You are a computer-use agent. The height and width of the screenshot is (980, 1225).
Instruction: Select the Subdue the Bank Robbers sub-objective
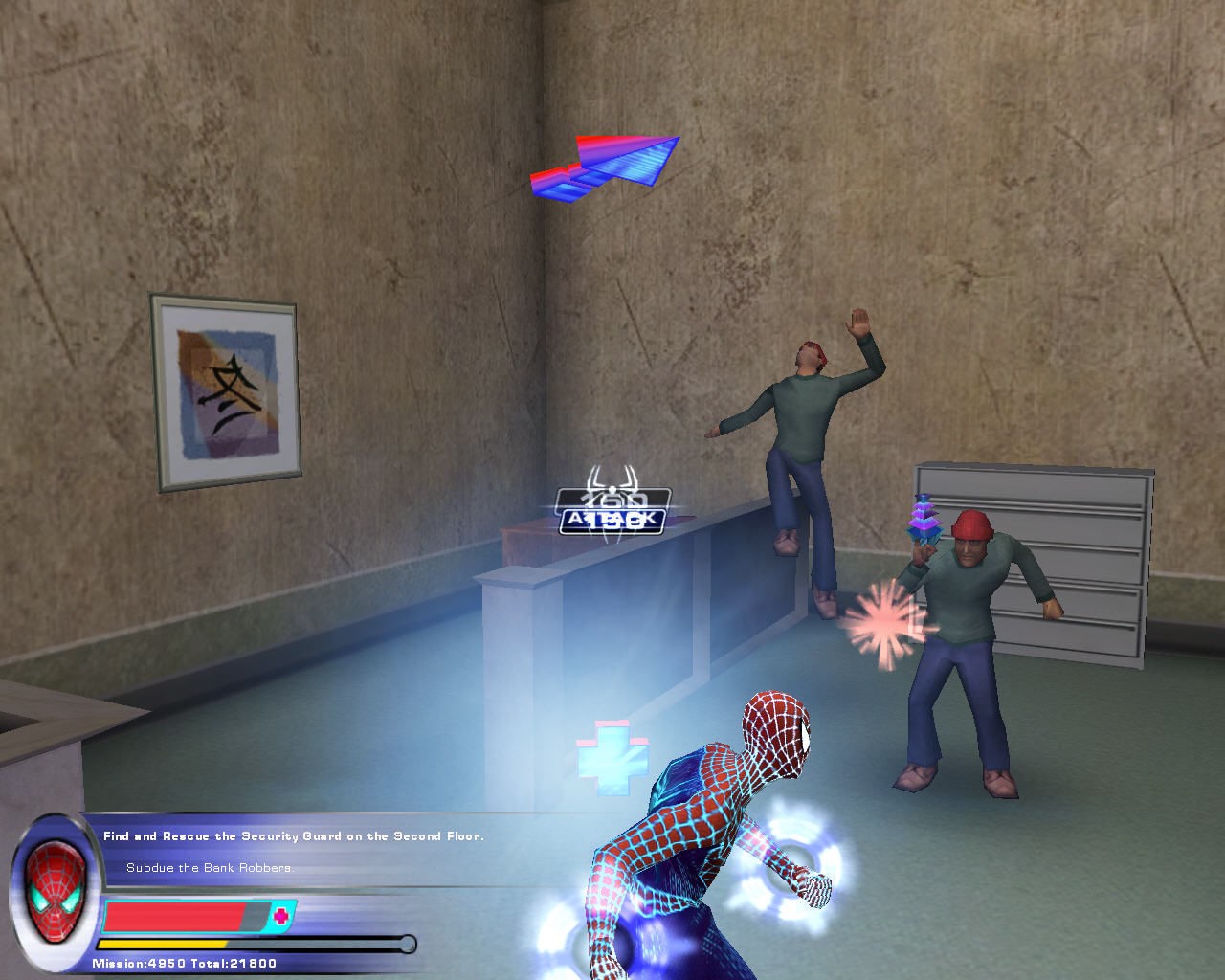(210, 868)
